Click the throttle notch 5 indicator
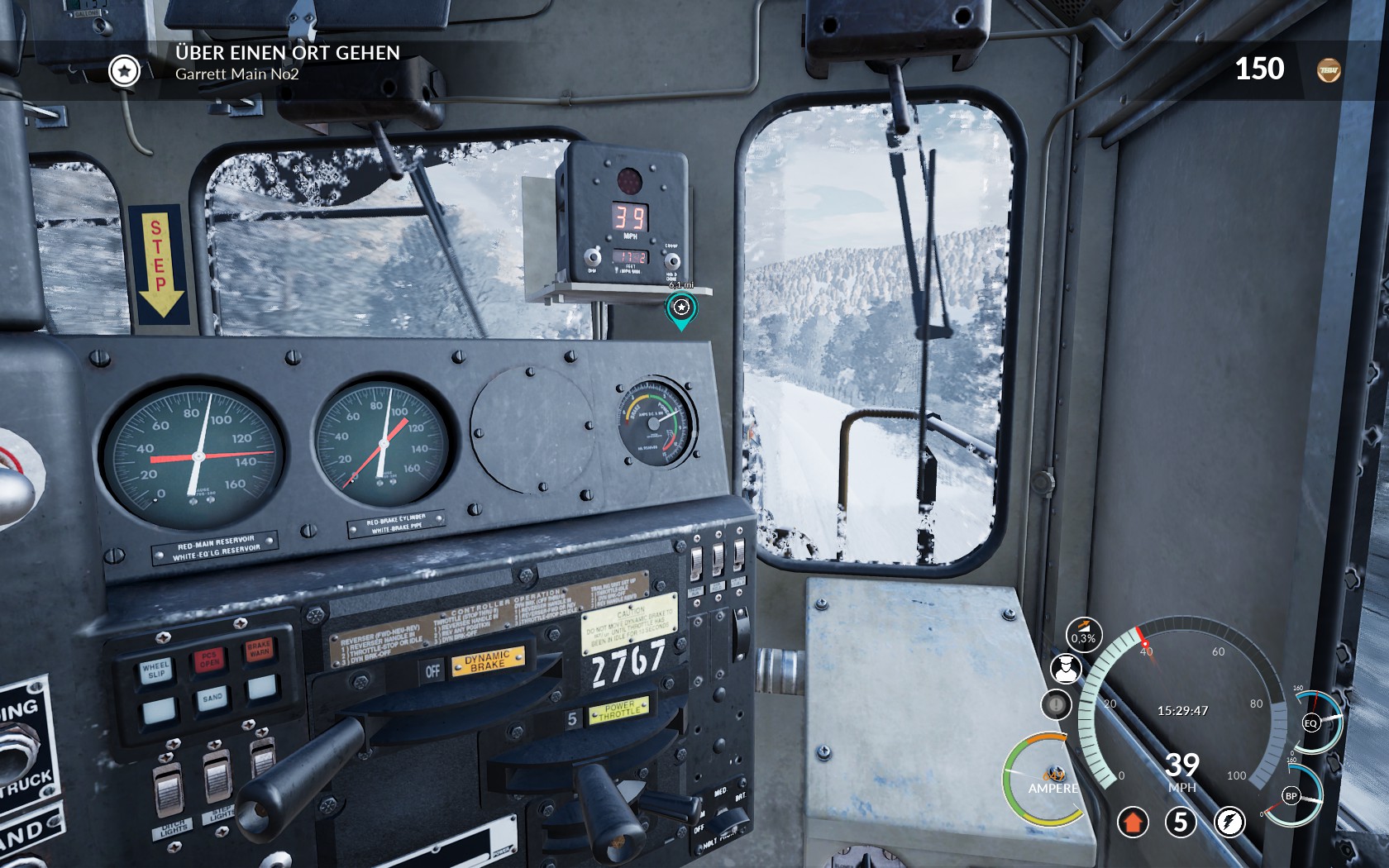Screen dimensions: 1389x868 tap(1181, 822)
